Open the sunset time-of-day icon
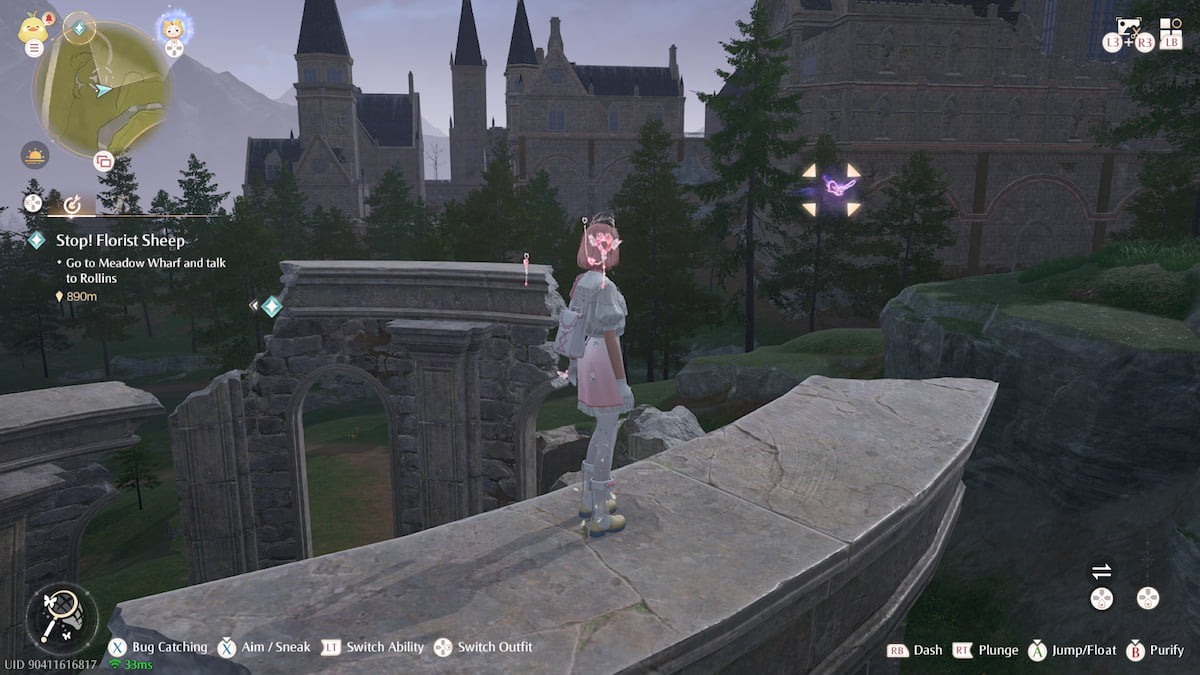This screenshot has width=1200, height=675. 34,154
